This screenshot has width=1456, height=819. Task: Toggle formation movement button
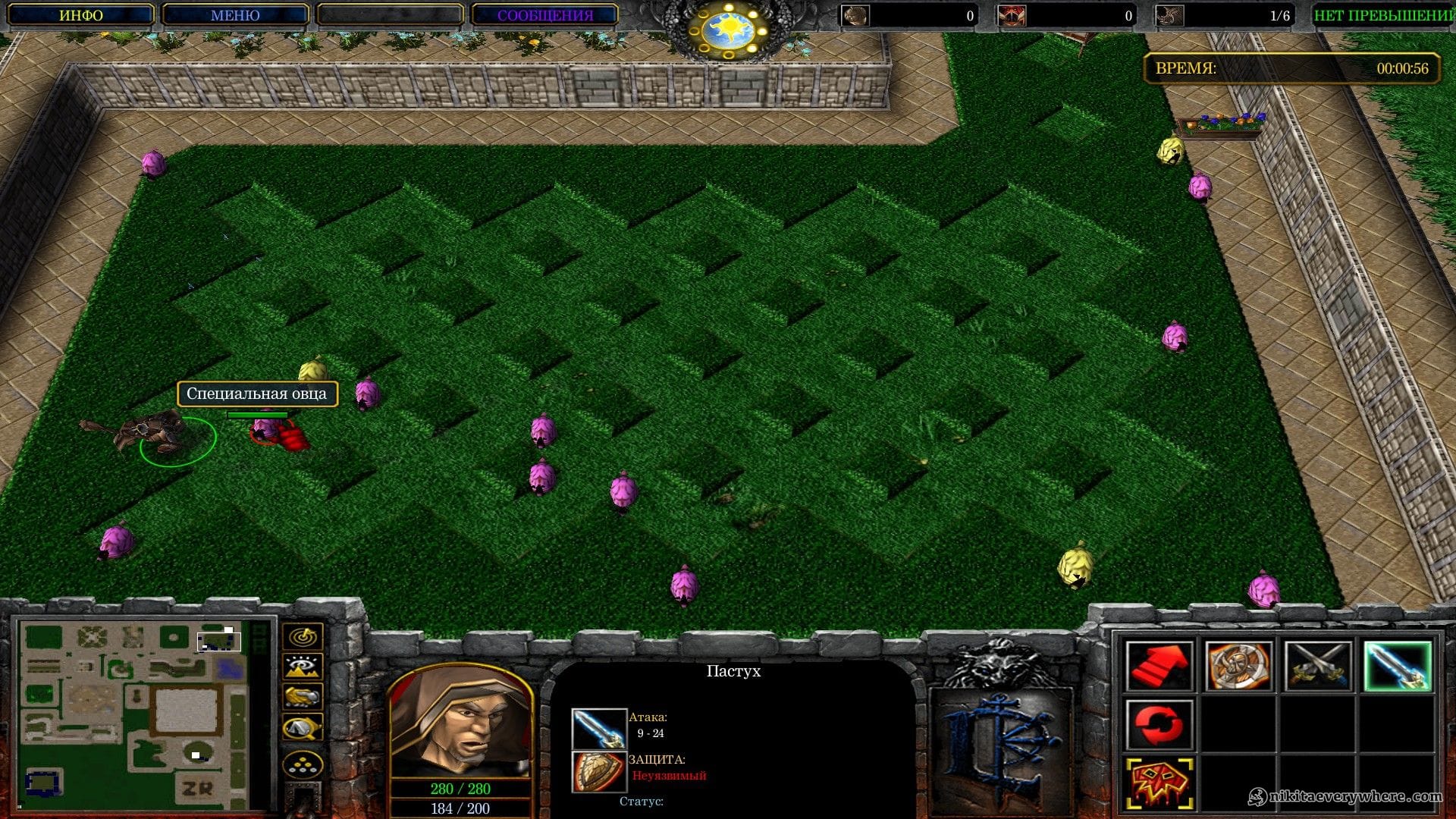pos(303,764)
